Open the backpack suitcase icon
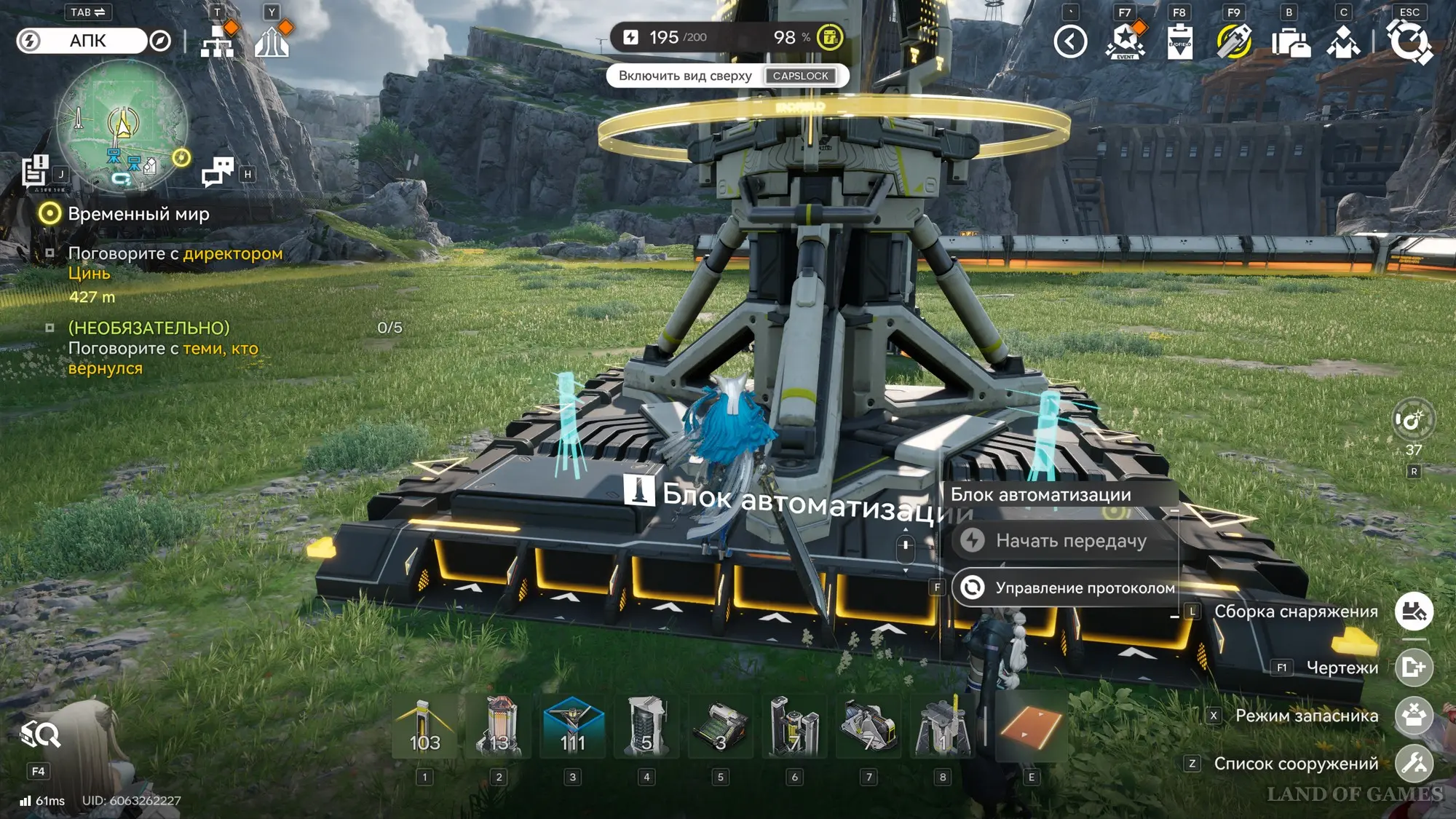Screen dimensions: 1456x819 click(x=1290, y=42)
